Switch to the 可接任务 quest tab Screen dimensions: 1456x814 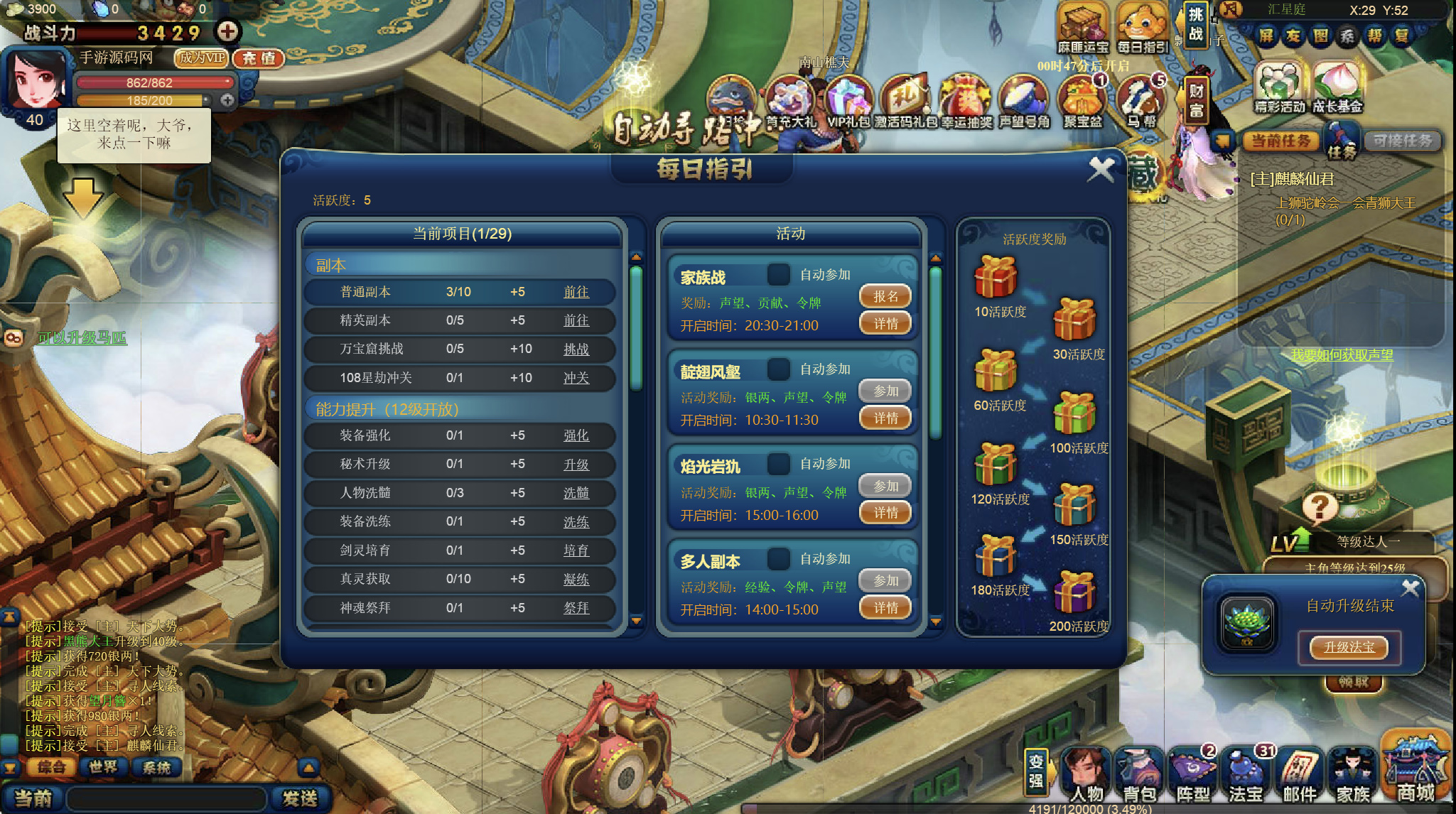1402,141
